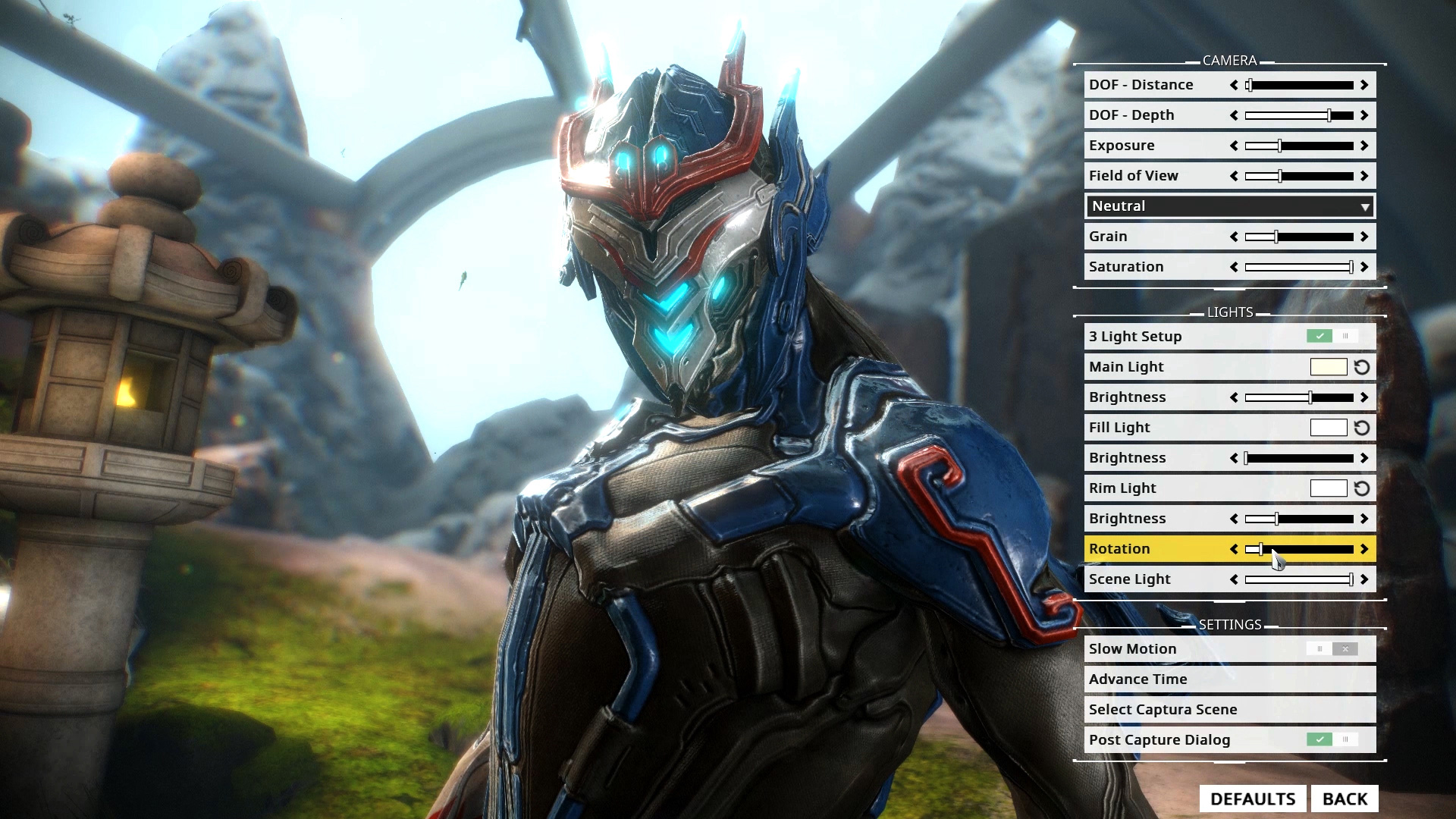Reset the Main Light color
This screenshot has width=1456, height=819.
[x=1362, y=366]
